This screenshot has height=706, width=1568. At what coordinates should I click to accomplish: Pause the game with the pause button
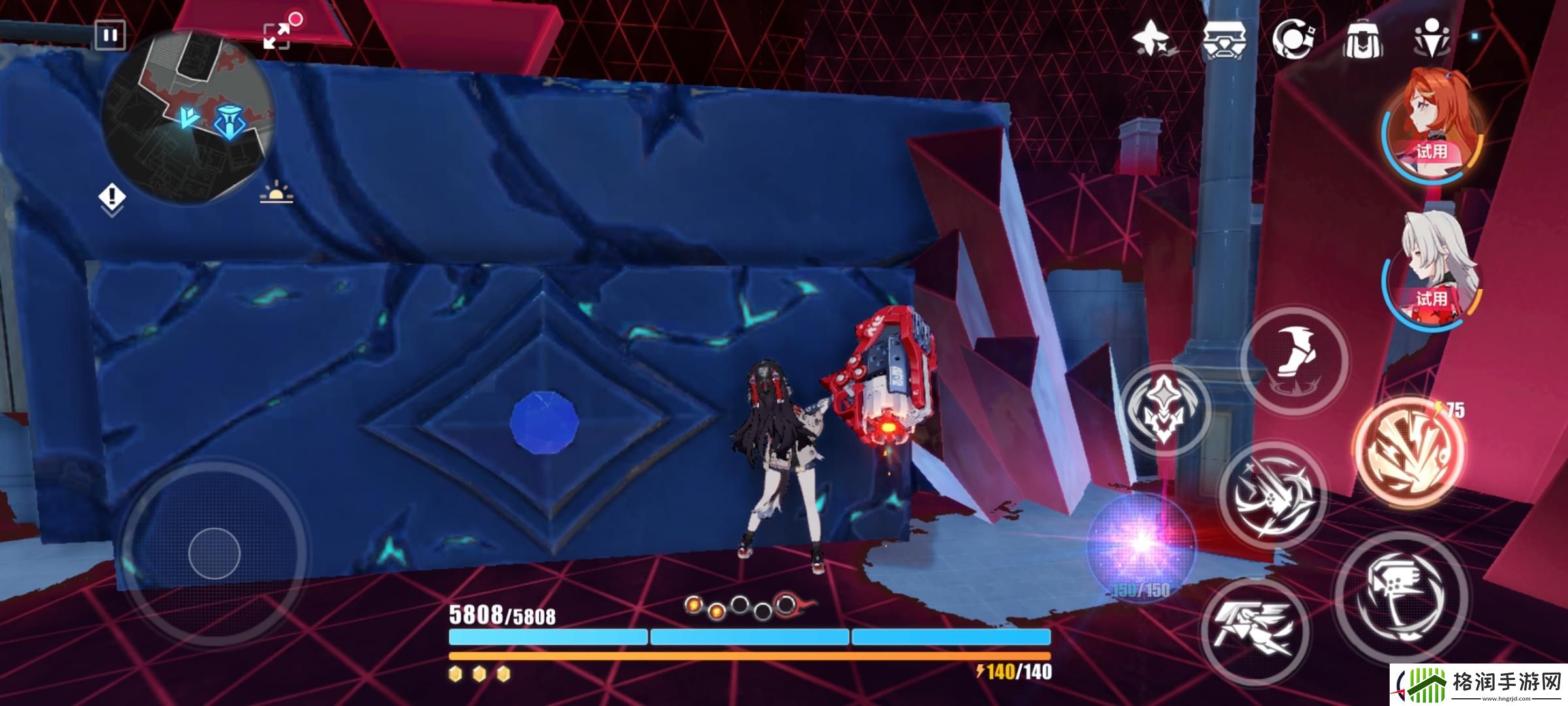[110, 35]
